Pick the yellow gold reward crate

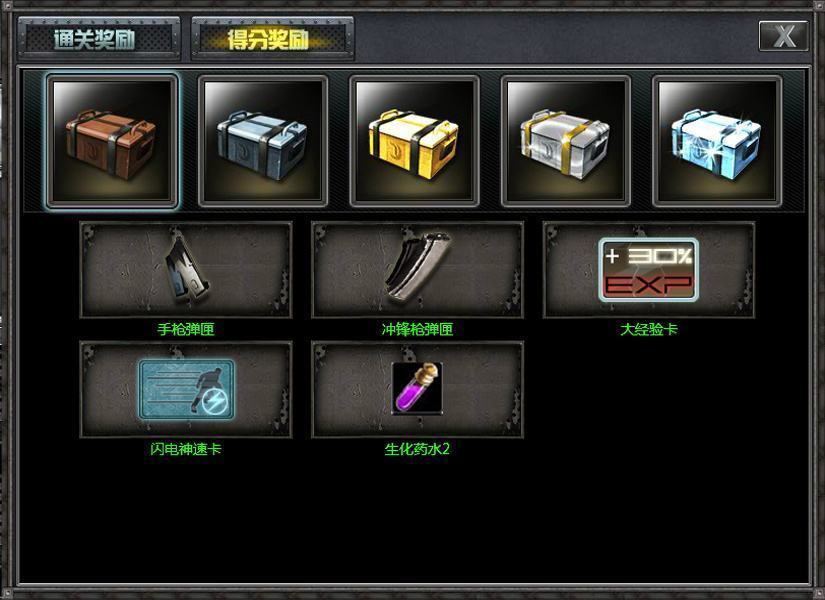click(414, 141)
